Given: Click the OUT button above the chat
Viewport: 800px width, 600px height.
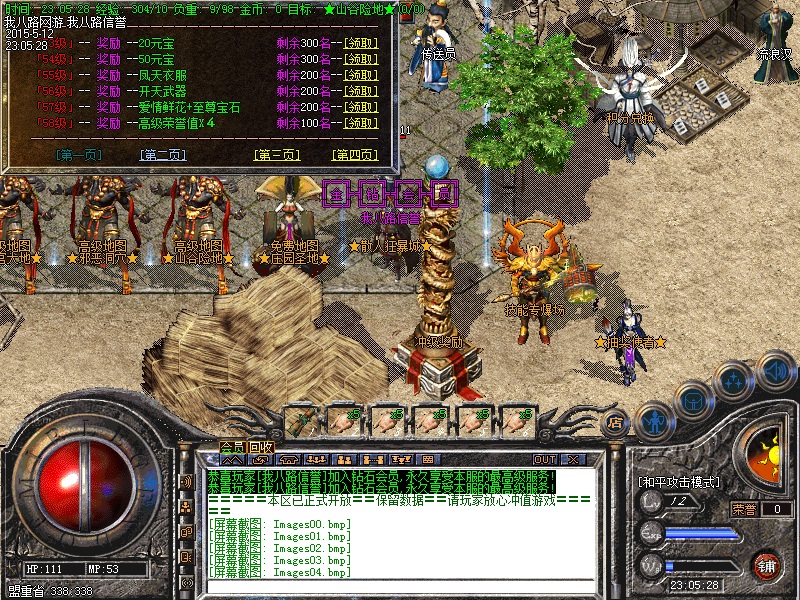Looking at the screenshot, I should 545,460.
